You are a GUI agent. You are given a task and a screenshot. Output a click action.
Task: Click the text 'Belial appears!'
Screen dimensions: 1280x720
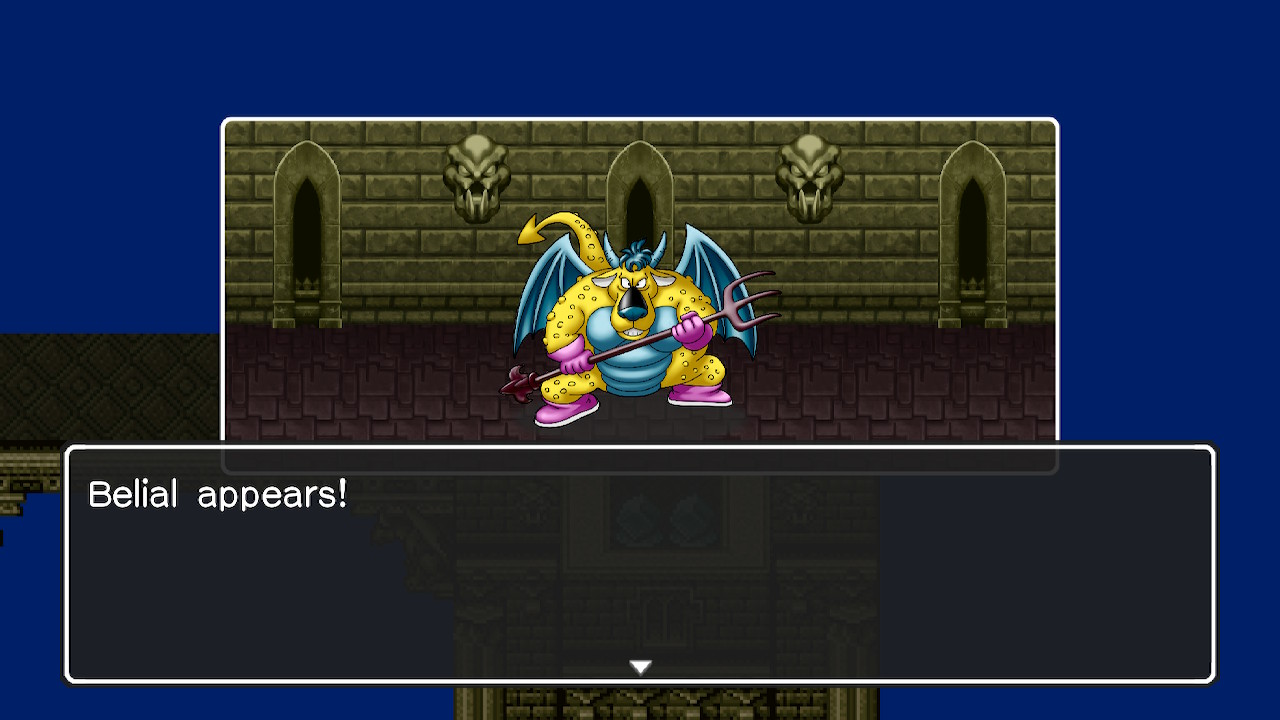218,492
